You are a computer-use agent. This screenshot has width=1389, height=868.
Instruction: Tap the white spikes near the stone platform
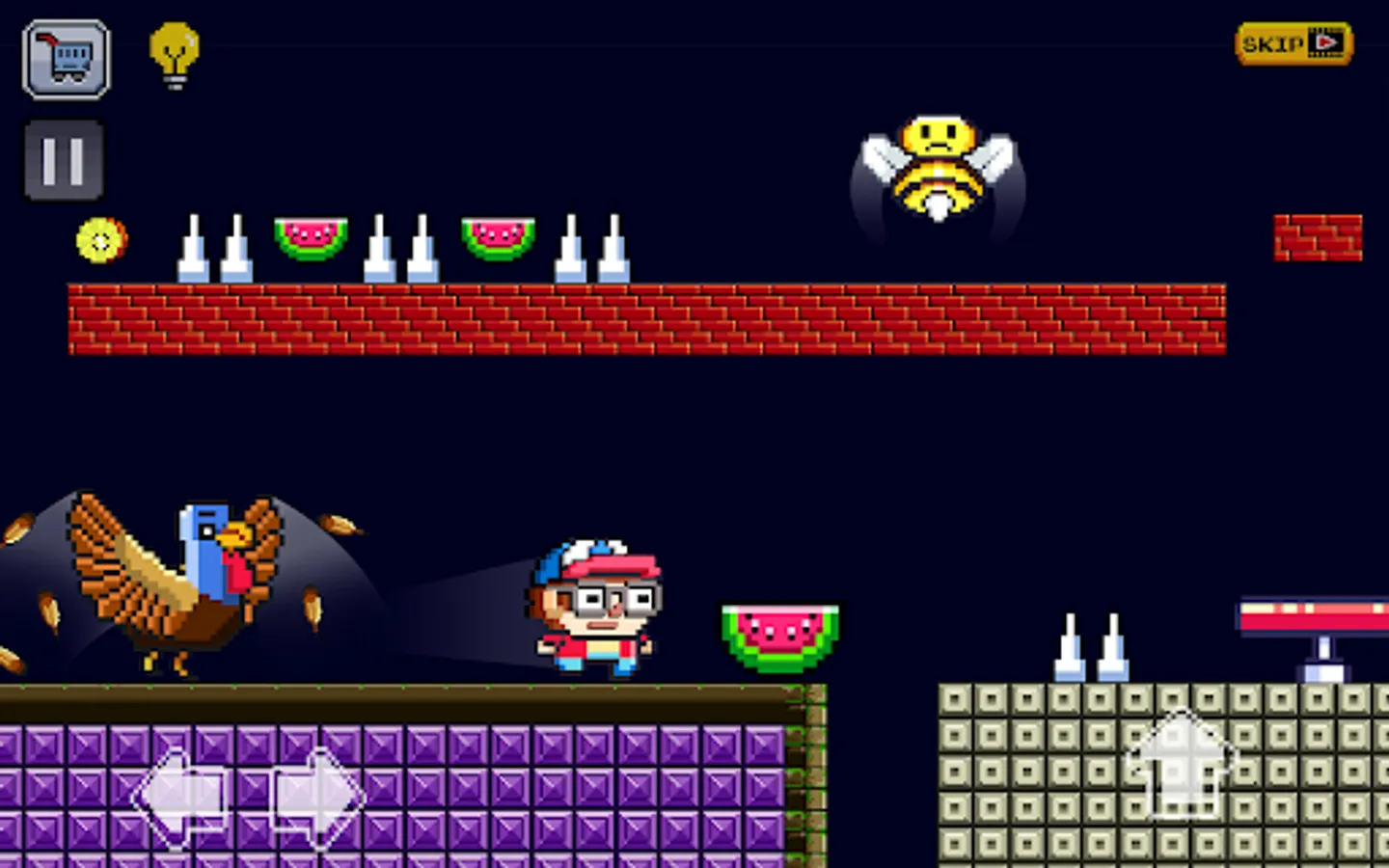click(x=1090, y=646)
